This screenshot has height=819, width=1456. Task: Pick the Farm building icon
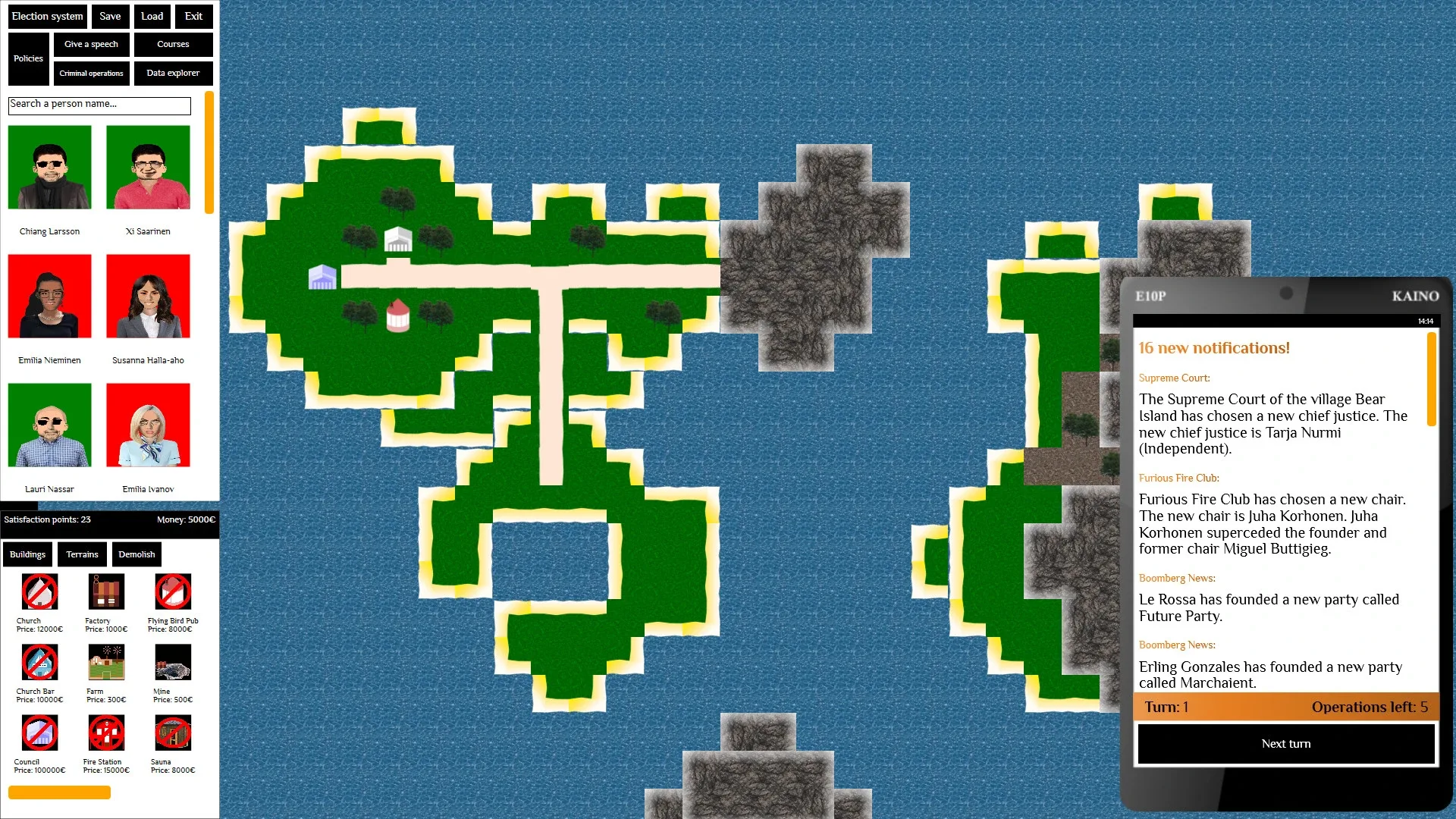106,662
